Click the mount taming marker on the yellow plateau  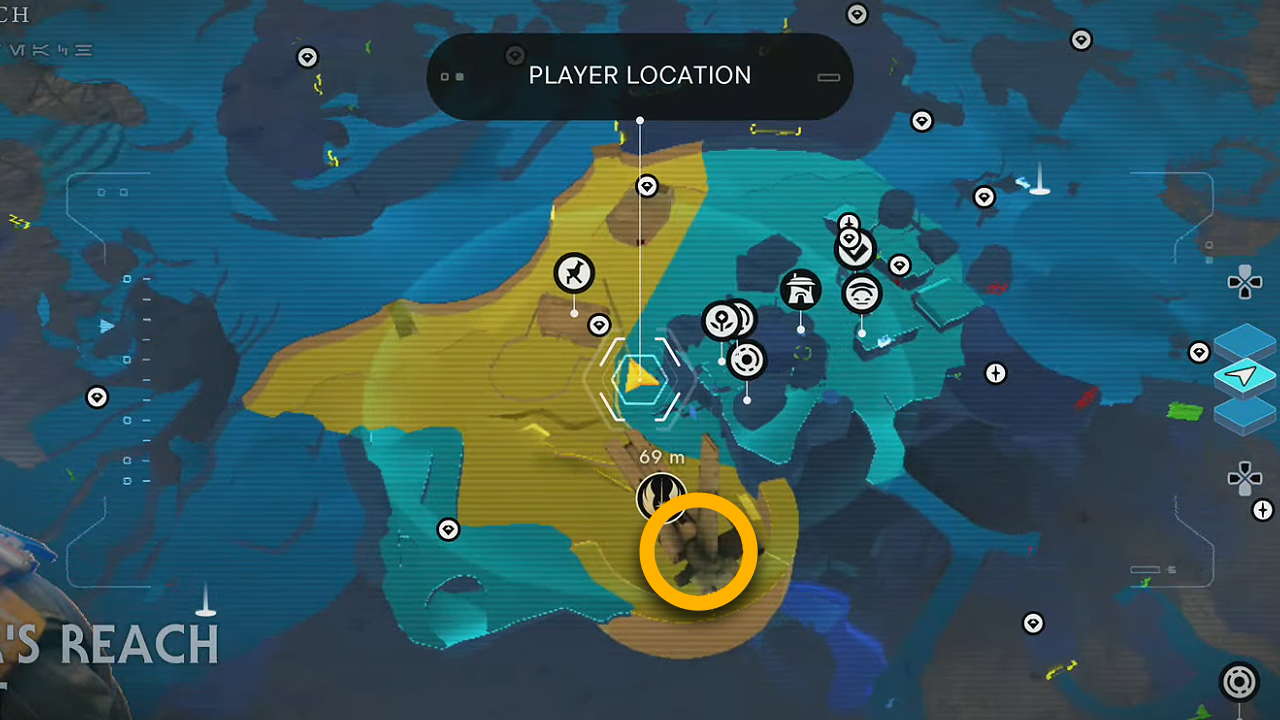click(573, 274)
